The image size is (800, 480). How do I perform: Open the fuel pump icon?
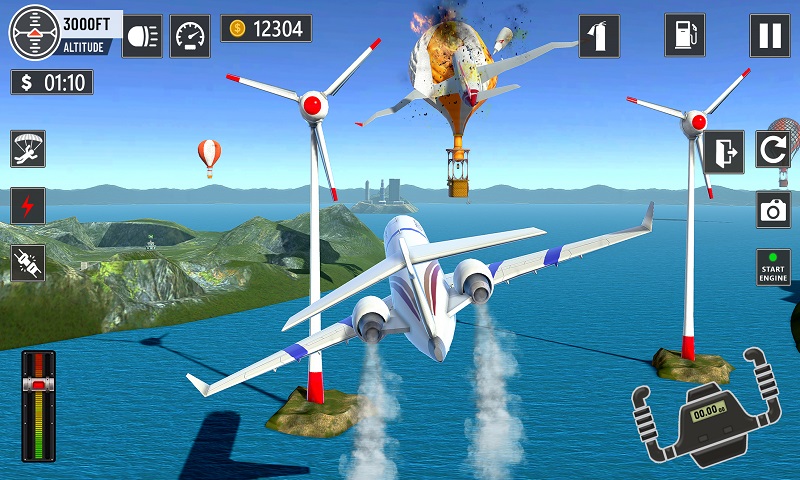click(684, 36)
